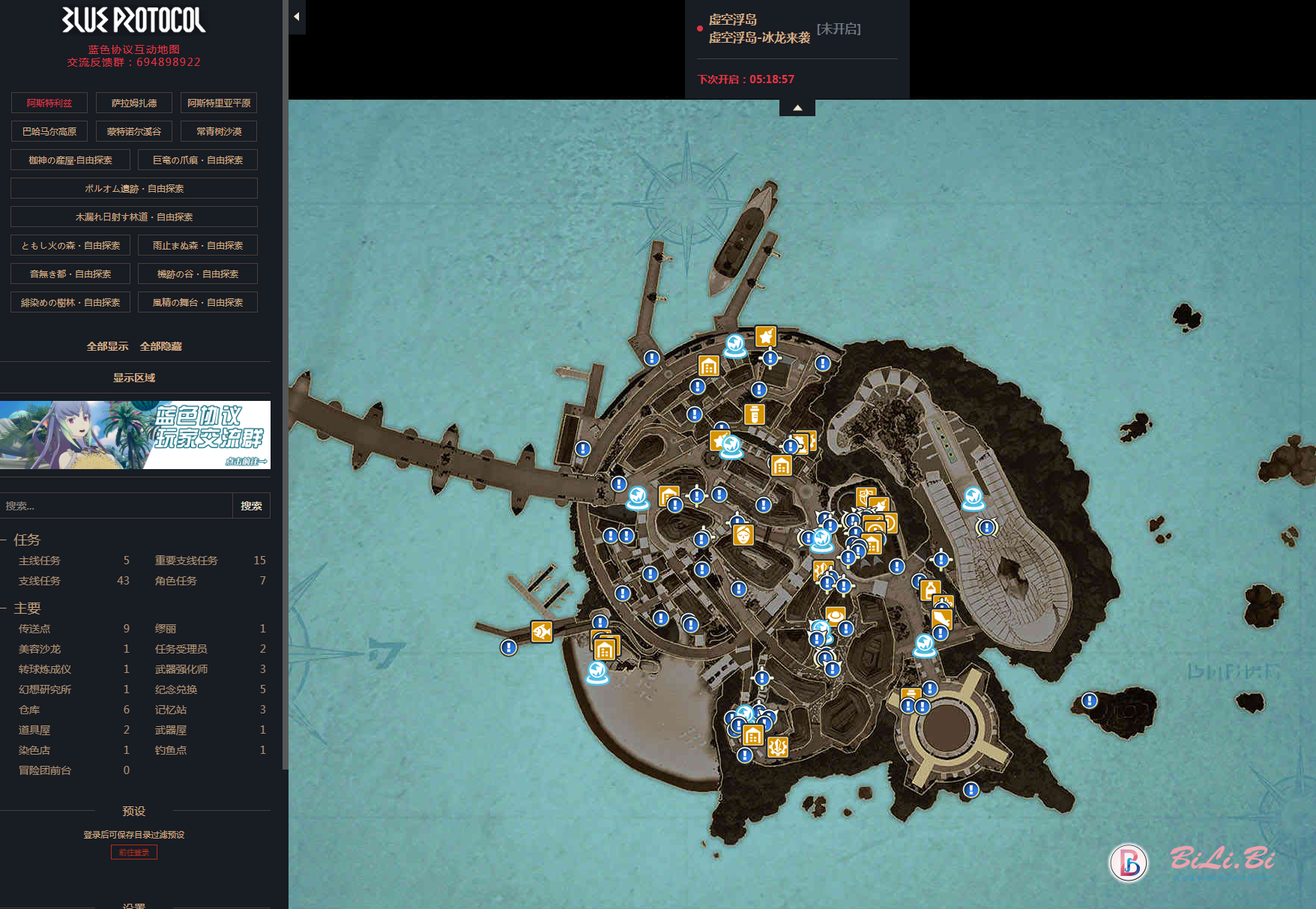Open the 巴哈马尔高原 map
Image resolution: width=1316 pixels, height=909 pixels.
(49, 131)
